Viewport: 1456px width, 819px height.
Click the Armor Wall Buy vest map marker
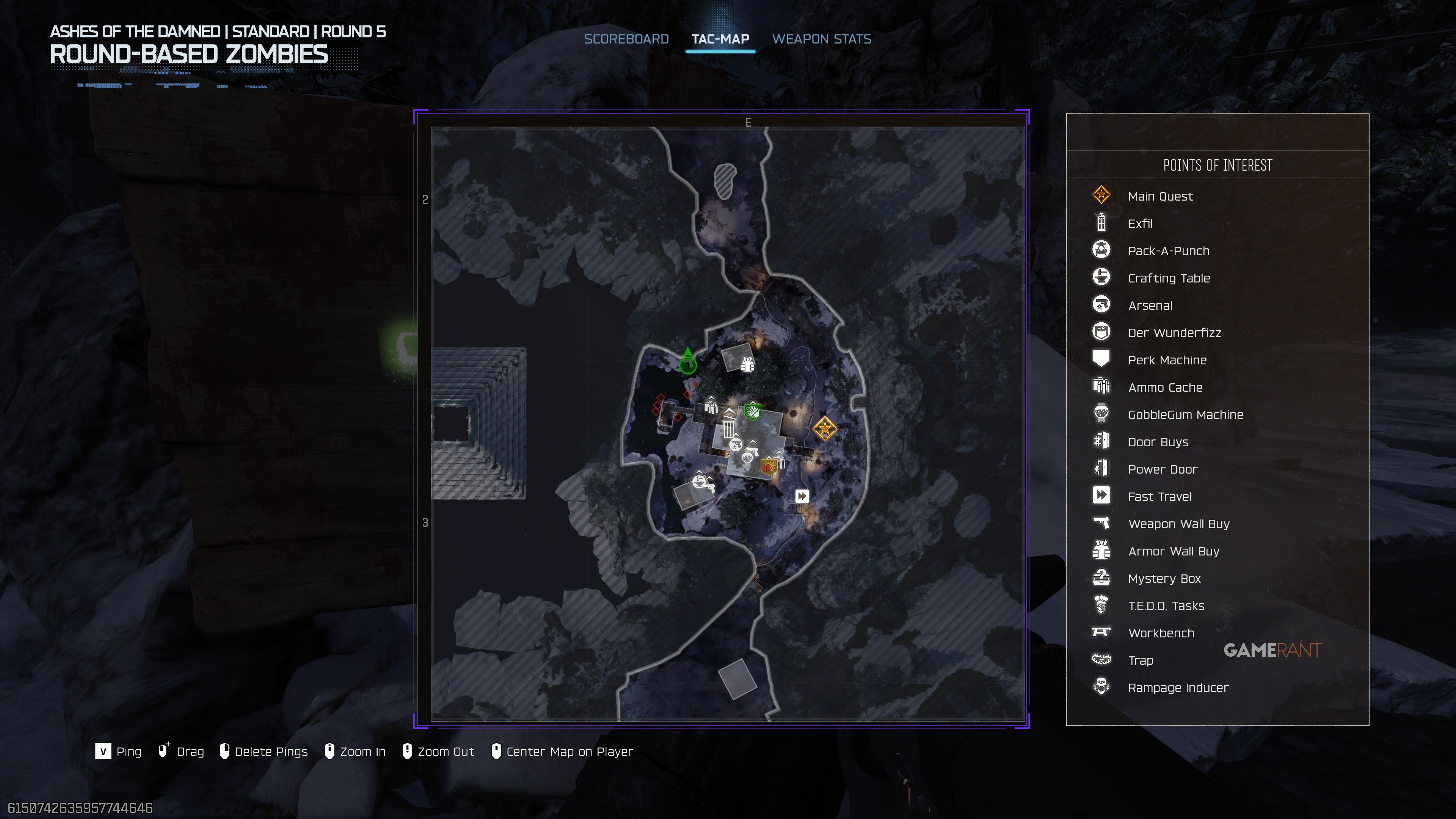pos(748,364)
